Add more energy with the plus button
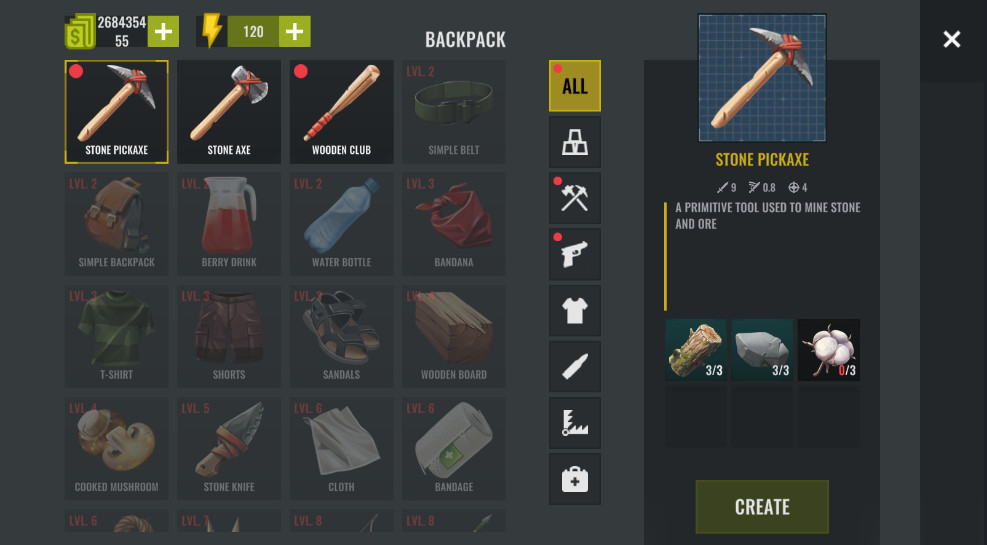Screen dimensions: 987x545 click(294, 32)
